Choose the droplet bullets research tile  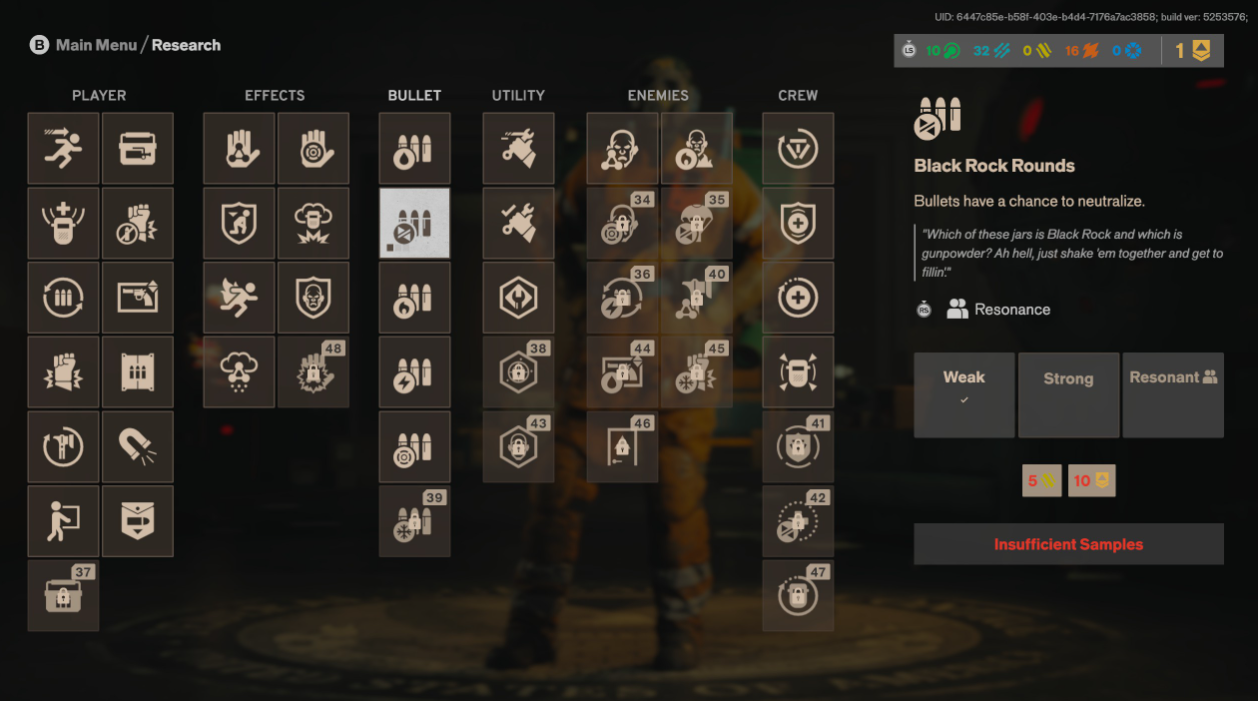414,148
